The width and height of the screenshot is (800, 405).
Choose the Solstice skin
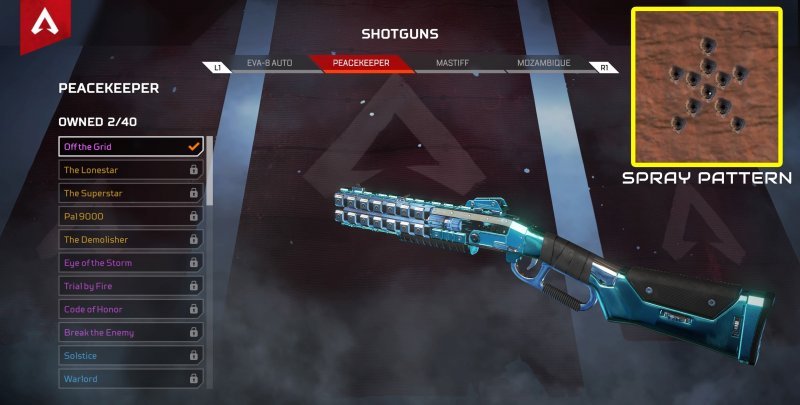point(131,355)
